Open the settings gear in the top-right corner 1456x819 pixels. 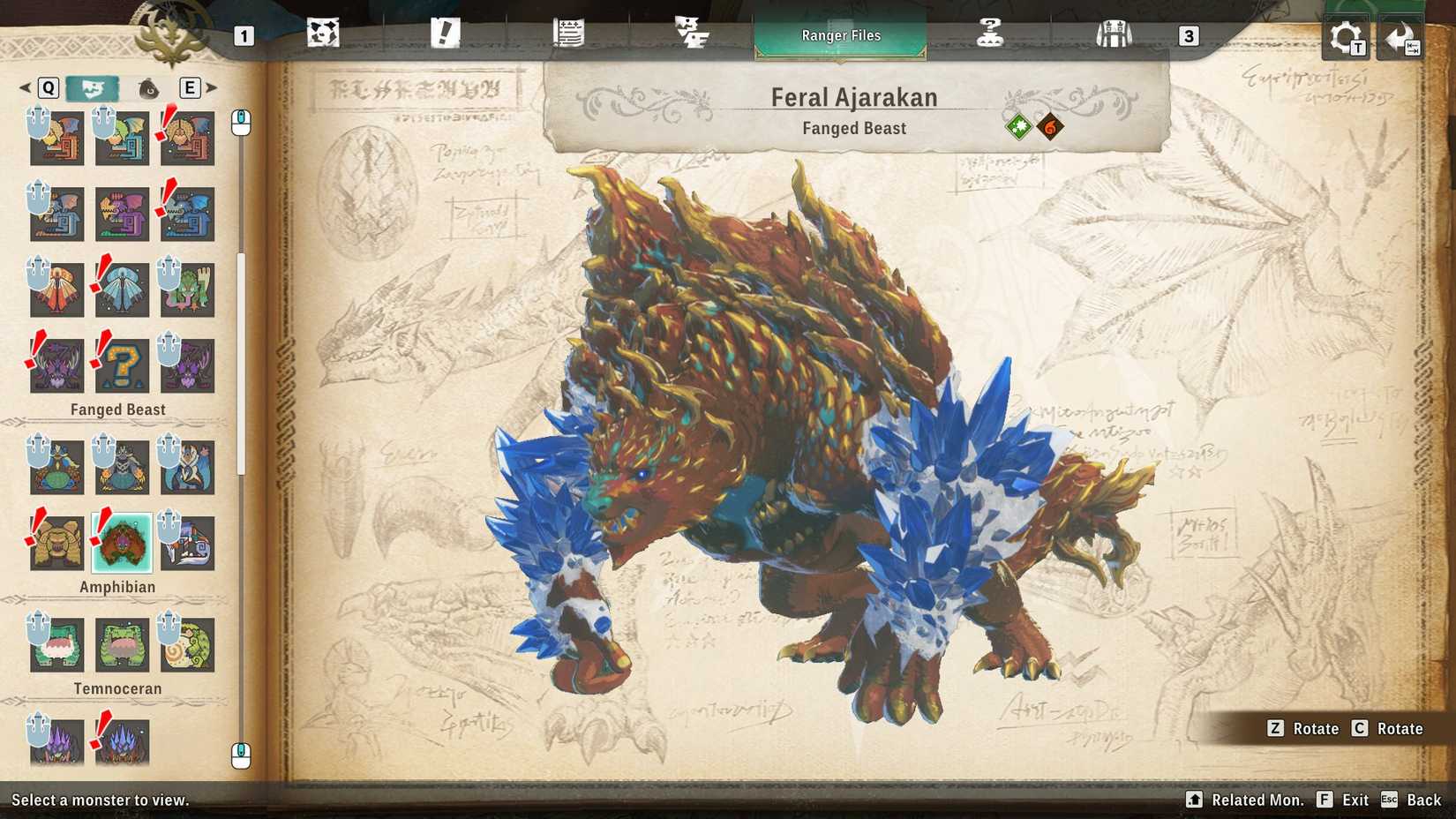click(x=1343, y=37)
